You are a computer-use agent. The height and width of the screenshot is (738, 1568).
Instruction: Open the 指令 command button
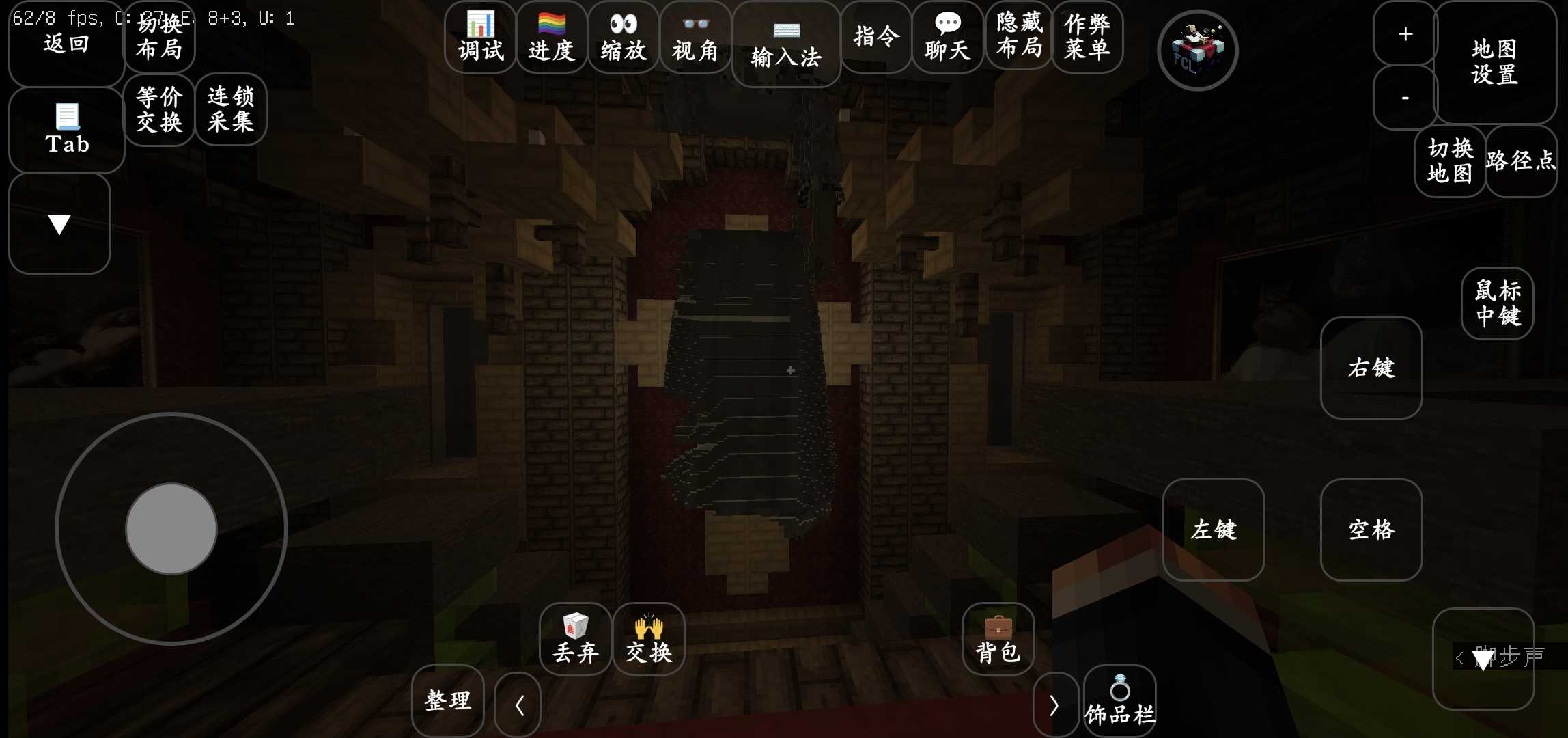[x=876, y=37]
